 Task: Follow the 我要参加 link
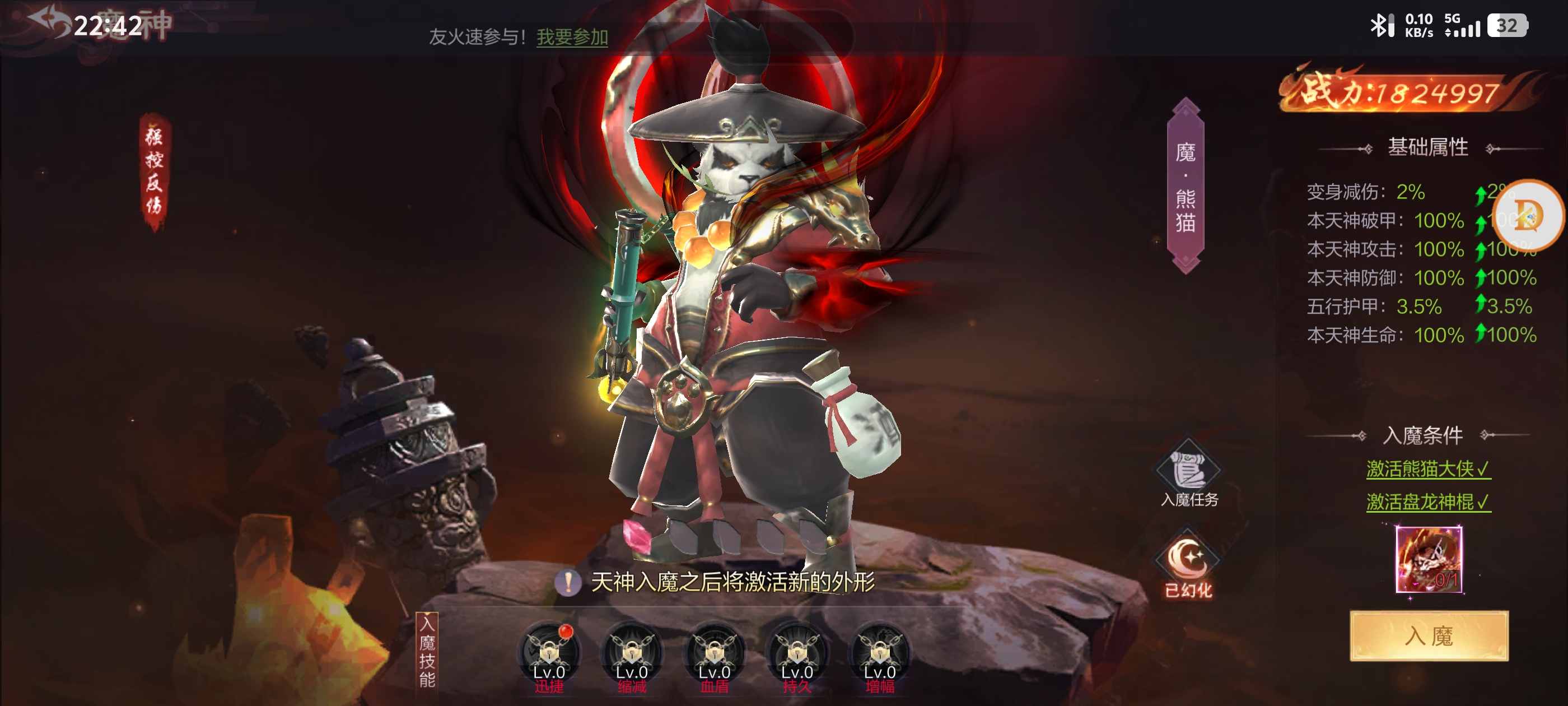572,37
